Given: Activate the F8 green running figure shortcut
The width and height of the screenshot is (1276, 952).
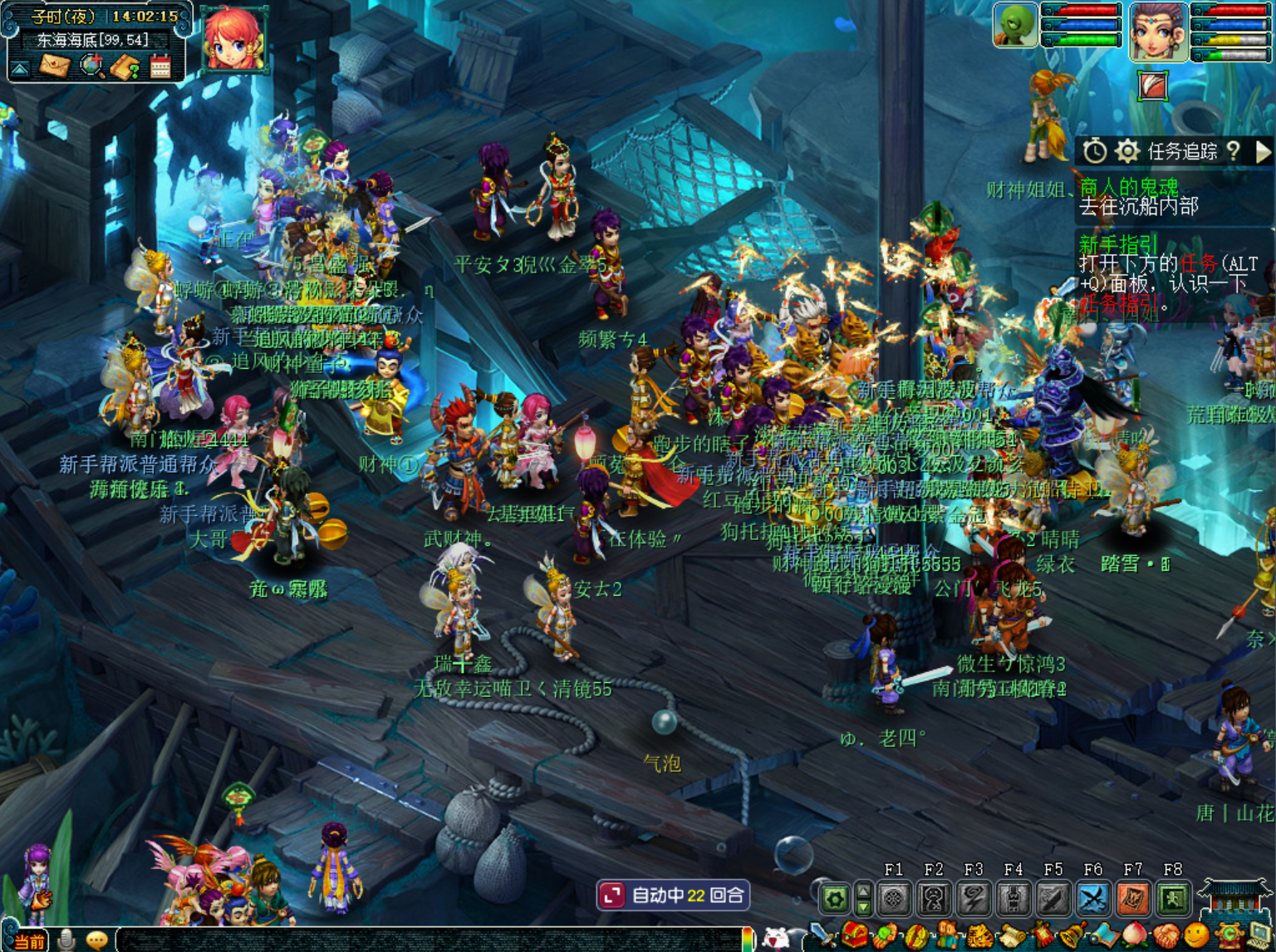Looking at the screenshot, I should (1173, 898).
